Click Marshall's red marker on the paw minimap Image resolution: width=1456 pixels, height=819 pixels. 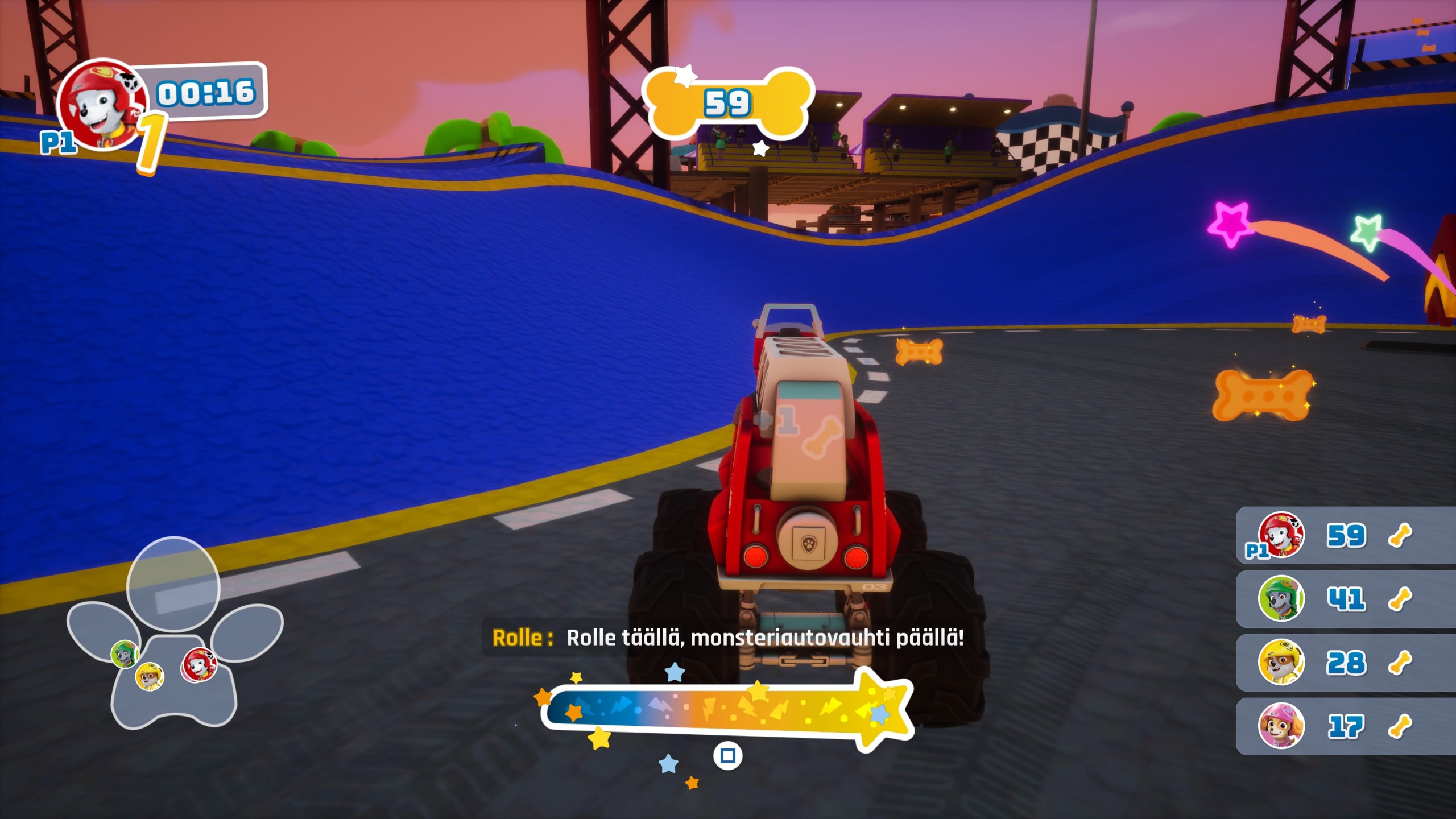click(x=198, y=664)
